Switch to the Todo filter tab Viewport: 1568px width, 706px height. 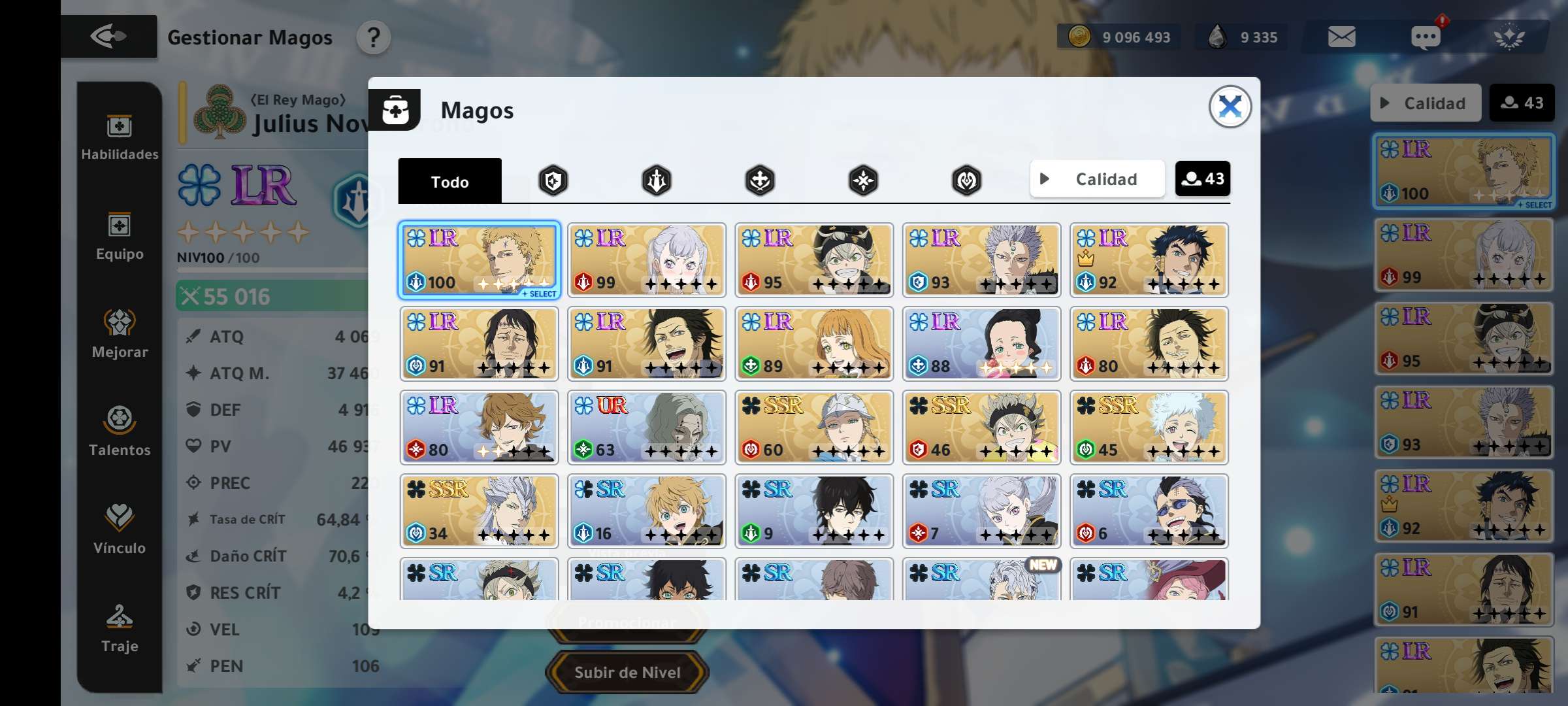point(449,181)
